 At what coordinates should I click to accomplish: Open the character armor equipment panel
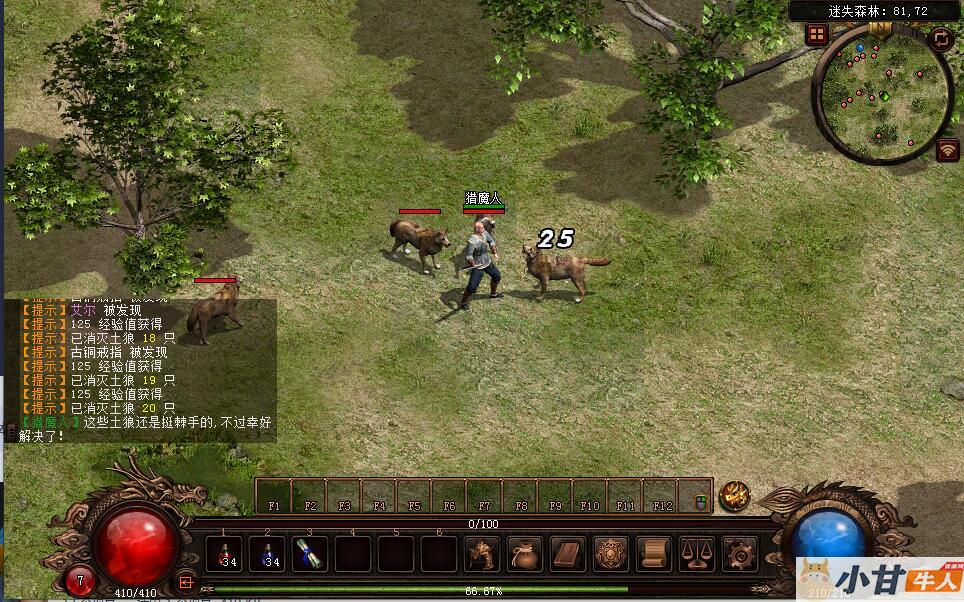tap(482, 554)
